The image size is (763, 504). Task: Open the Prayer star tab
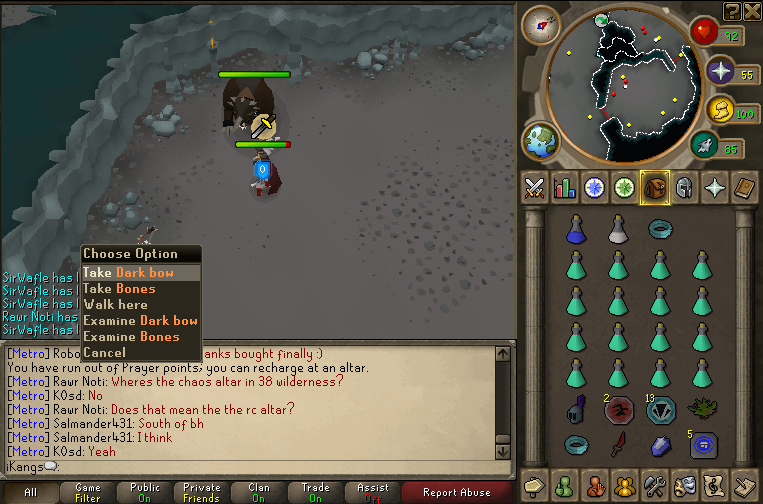[x=715, y=187]
